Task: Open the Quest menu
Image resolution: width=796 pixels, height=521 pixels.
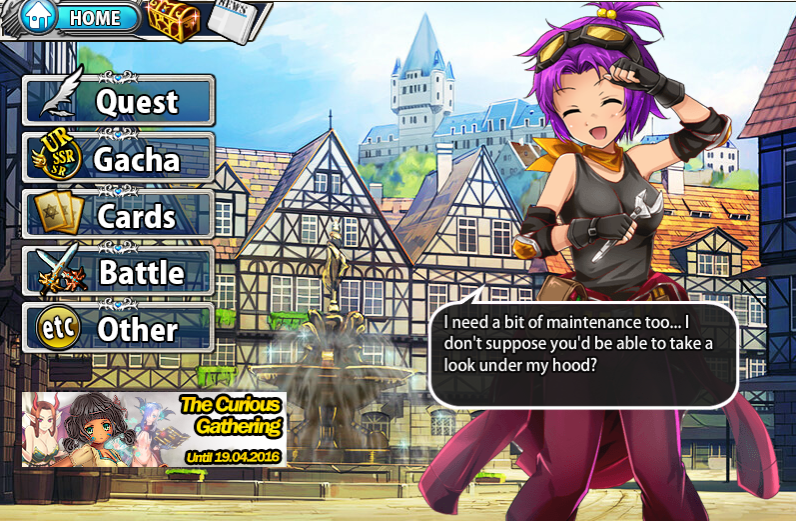Action: pyautogui.click(x=119, y=101)
